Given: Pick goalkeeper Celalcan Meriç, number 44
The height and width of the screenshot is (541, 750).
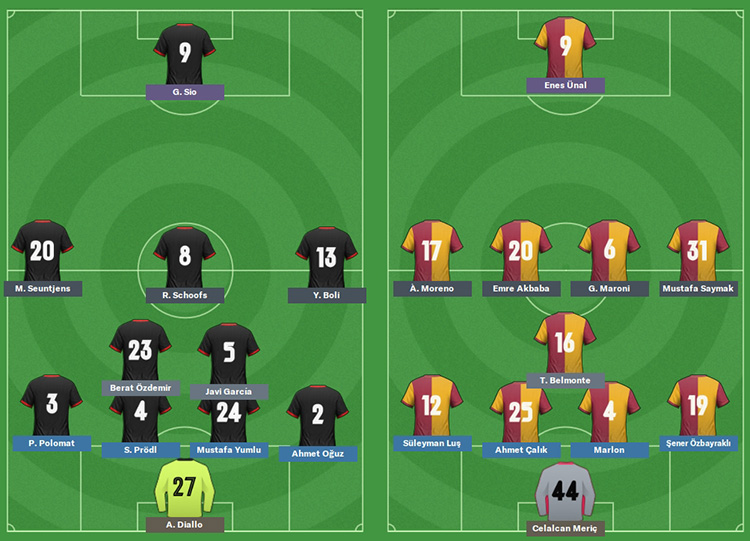Looking at the screenshot, I should pos(566,491).
